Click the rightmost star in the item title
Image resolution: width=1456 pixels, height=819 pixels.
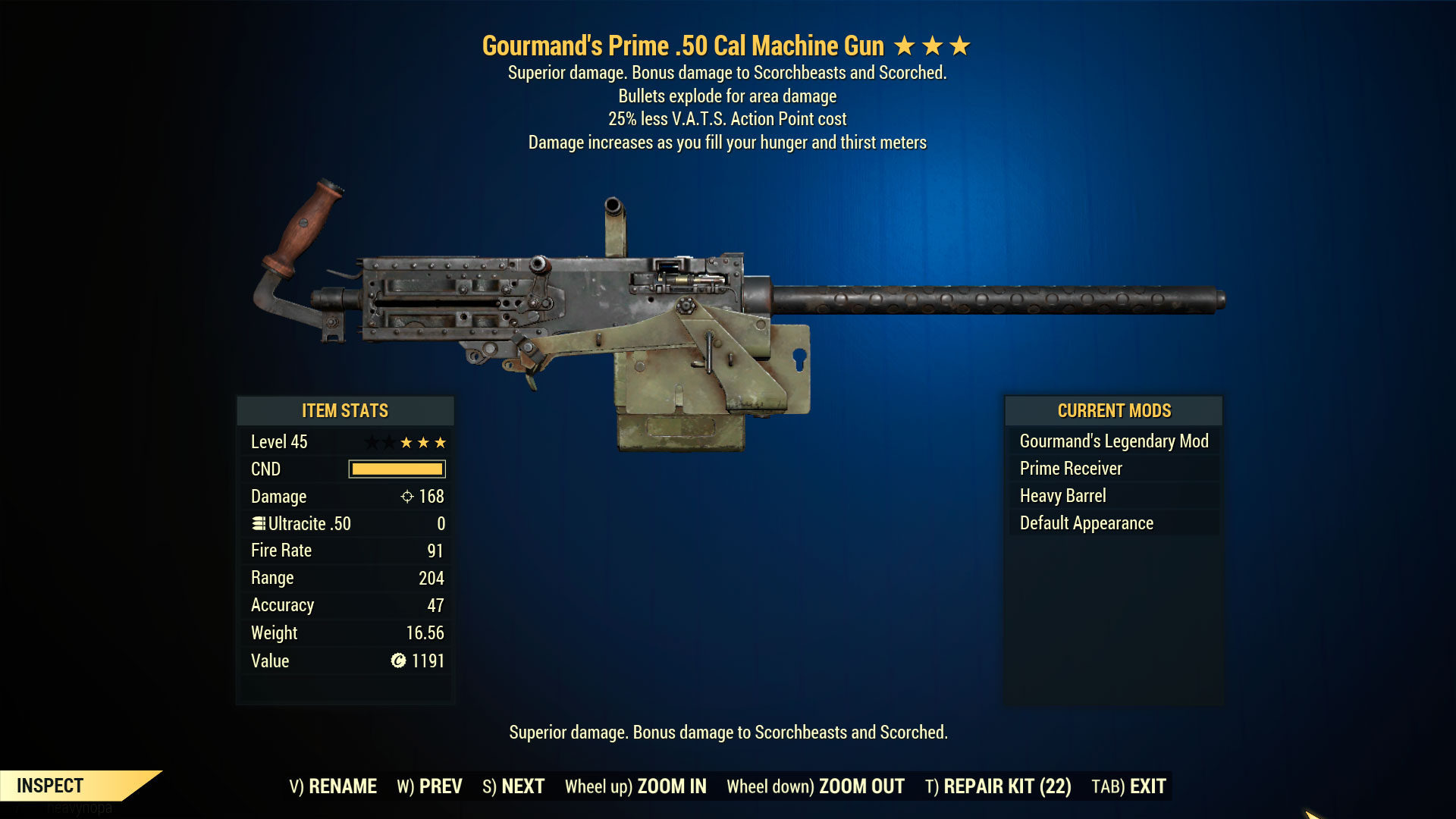click(962, 45)
